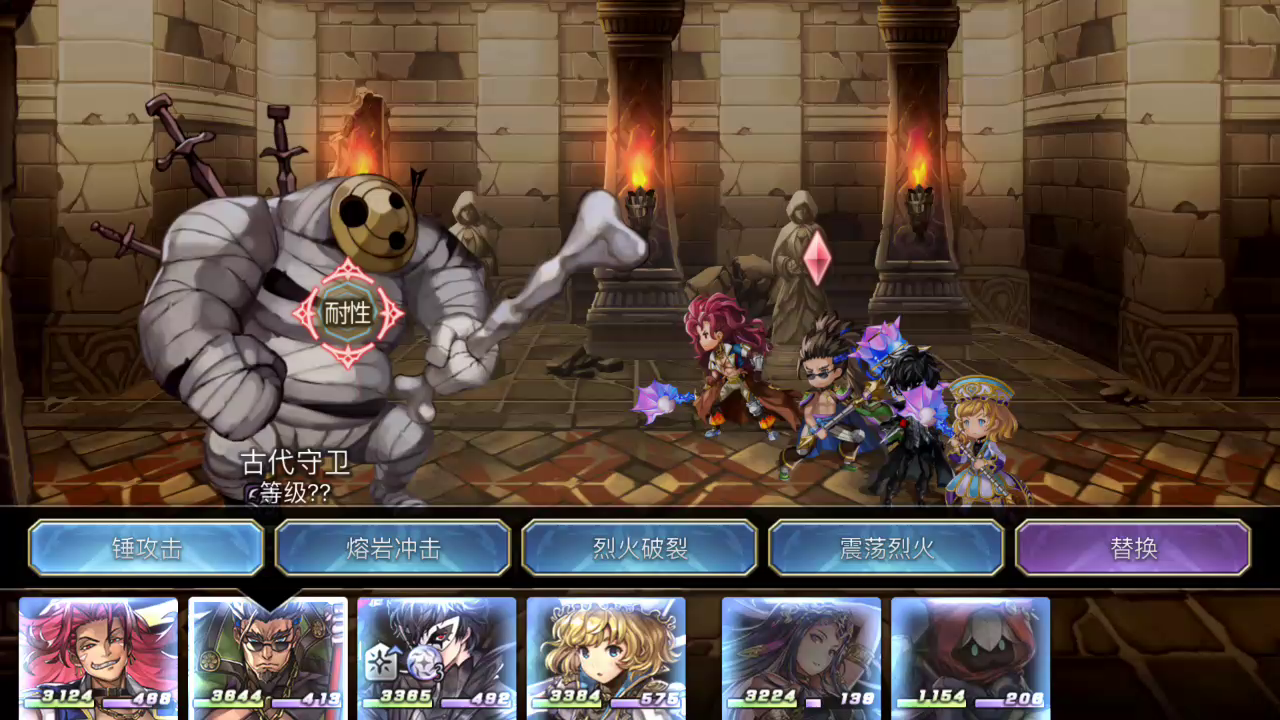Image resolution: width=1280 pixels, height=720 pixels.
Task: Target the enemy's 耐性 resistance marker
Action: (348, 313)
